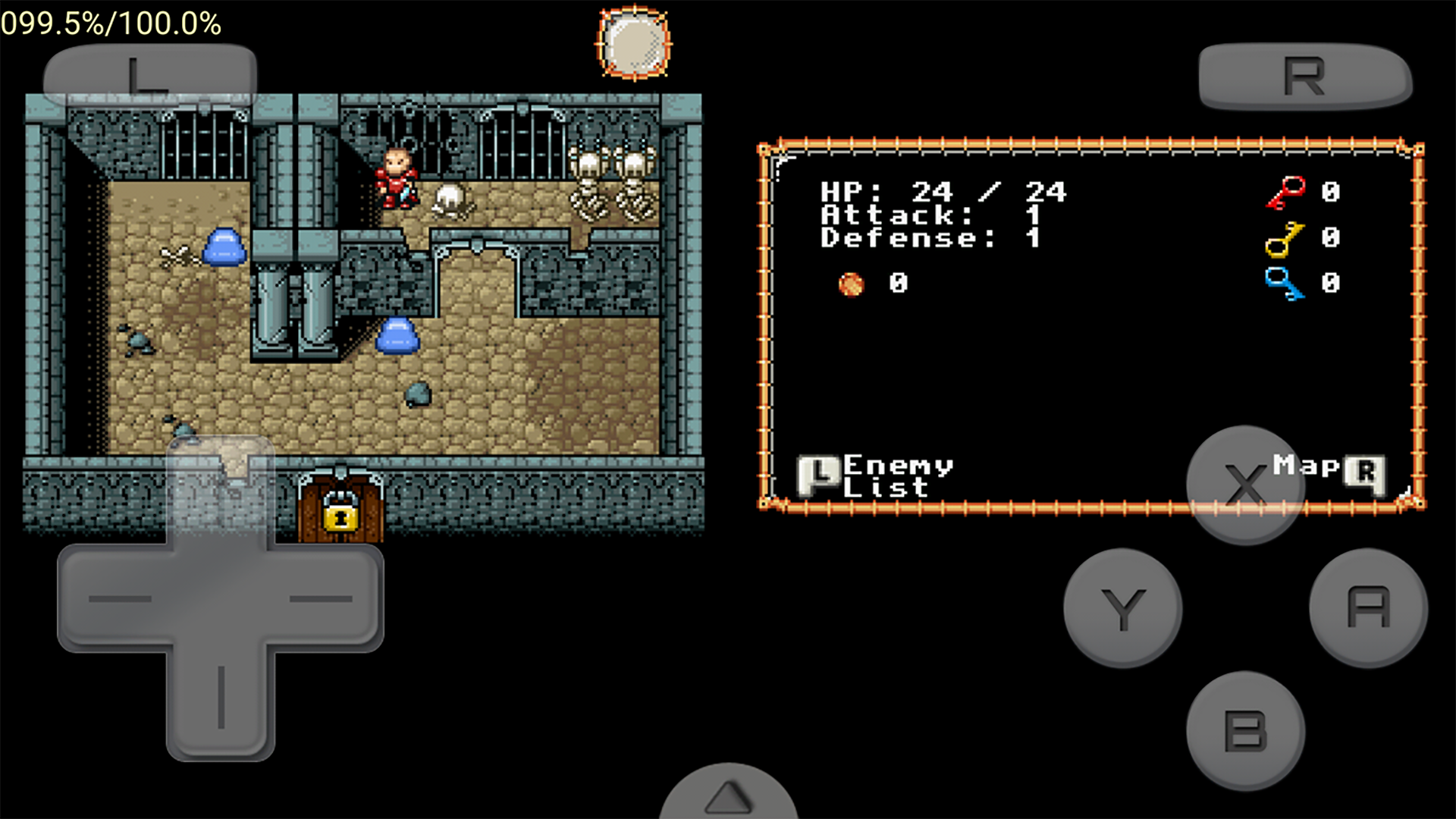
Task: Tap the red key icon in stats panel
Action: coord(1287,191)
